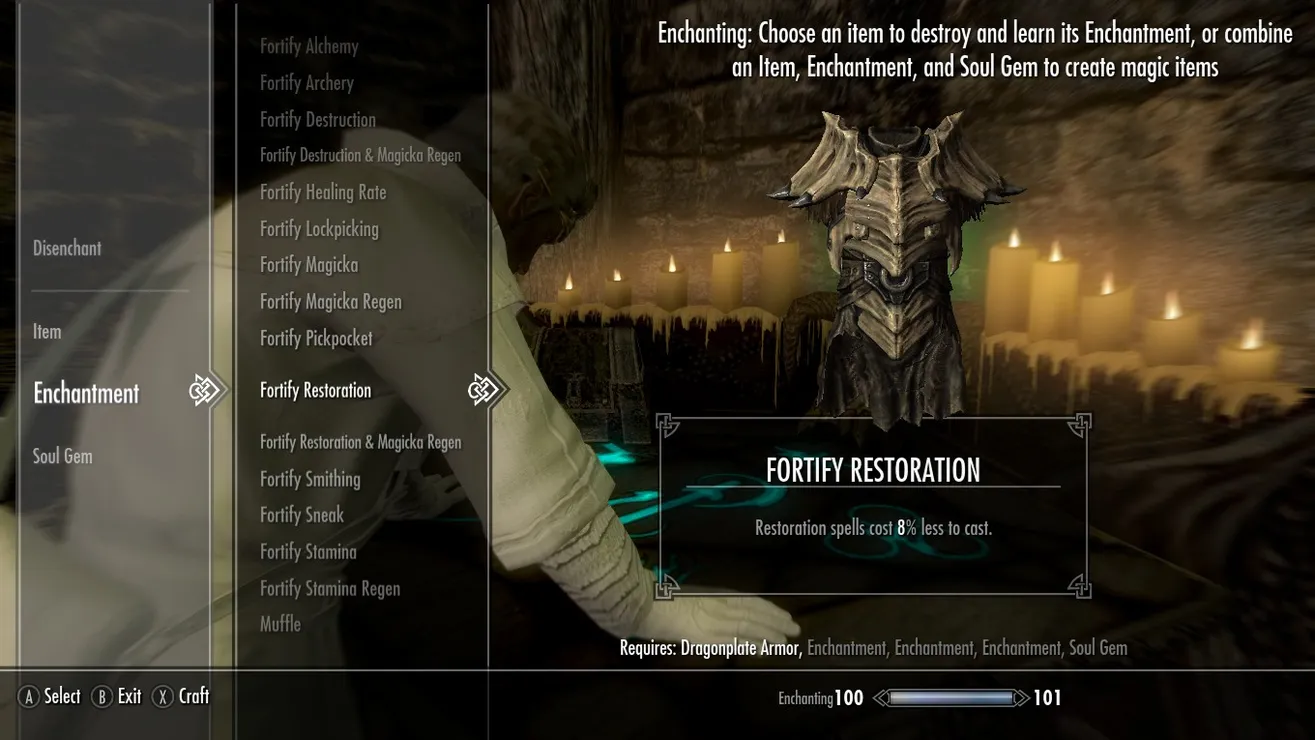Select Fortify Restoration & Magicka Regen

pyautogui.click(x=360, y=442)
